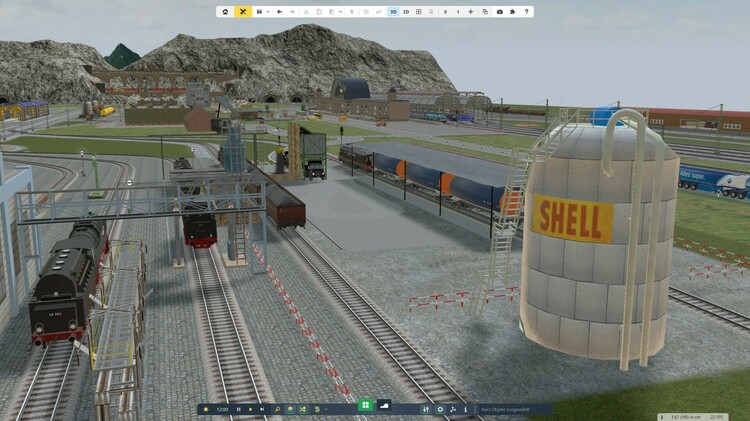The image size is (750, 421).
Task: Open the terrain landscape tool
Action: pos(386,405)
